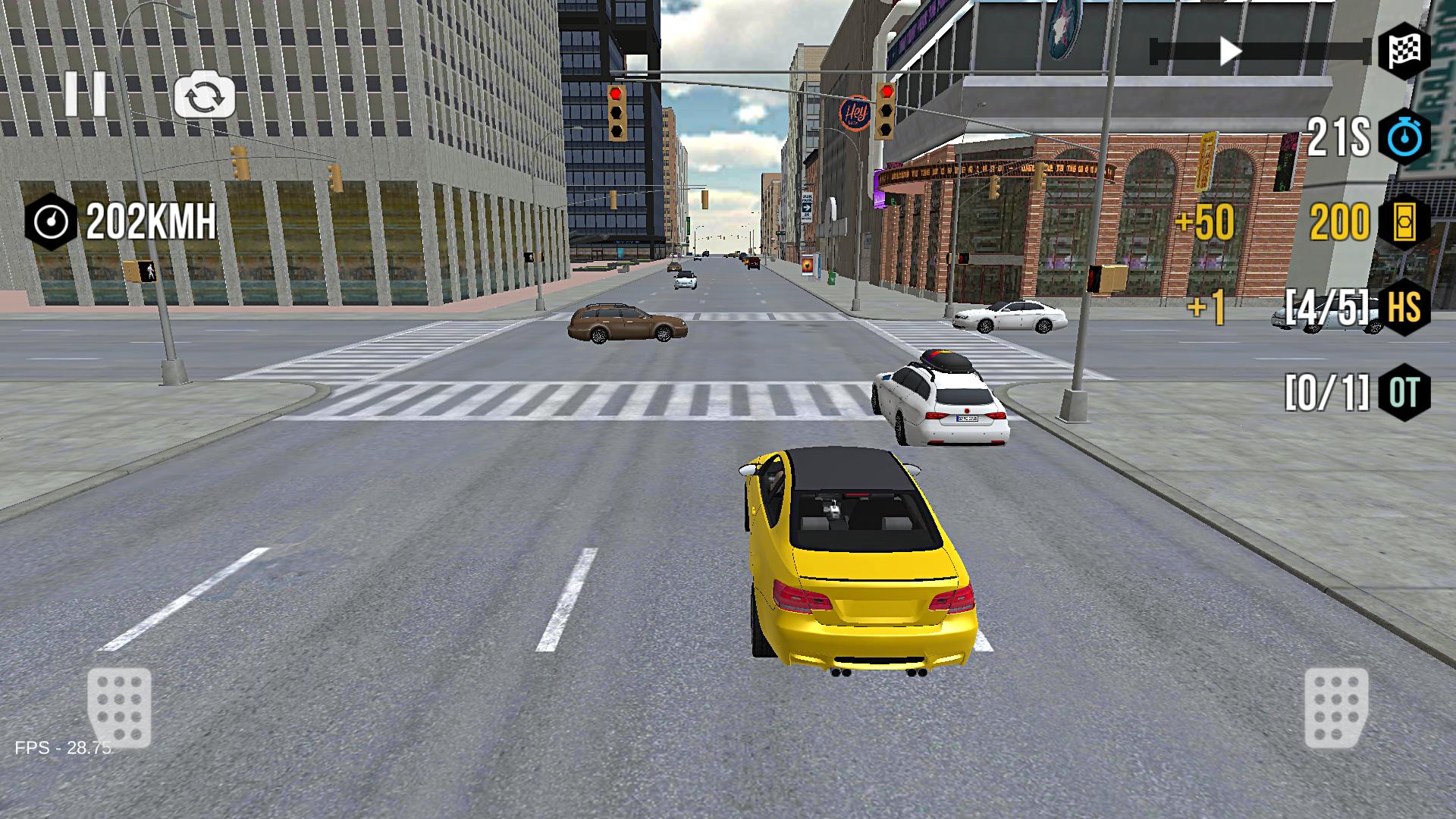
Task: Tap the speedometer badge next to 202KMH
Action: tap(51, 221)
